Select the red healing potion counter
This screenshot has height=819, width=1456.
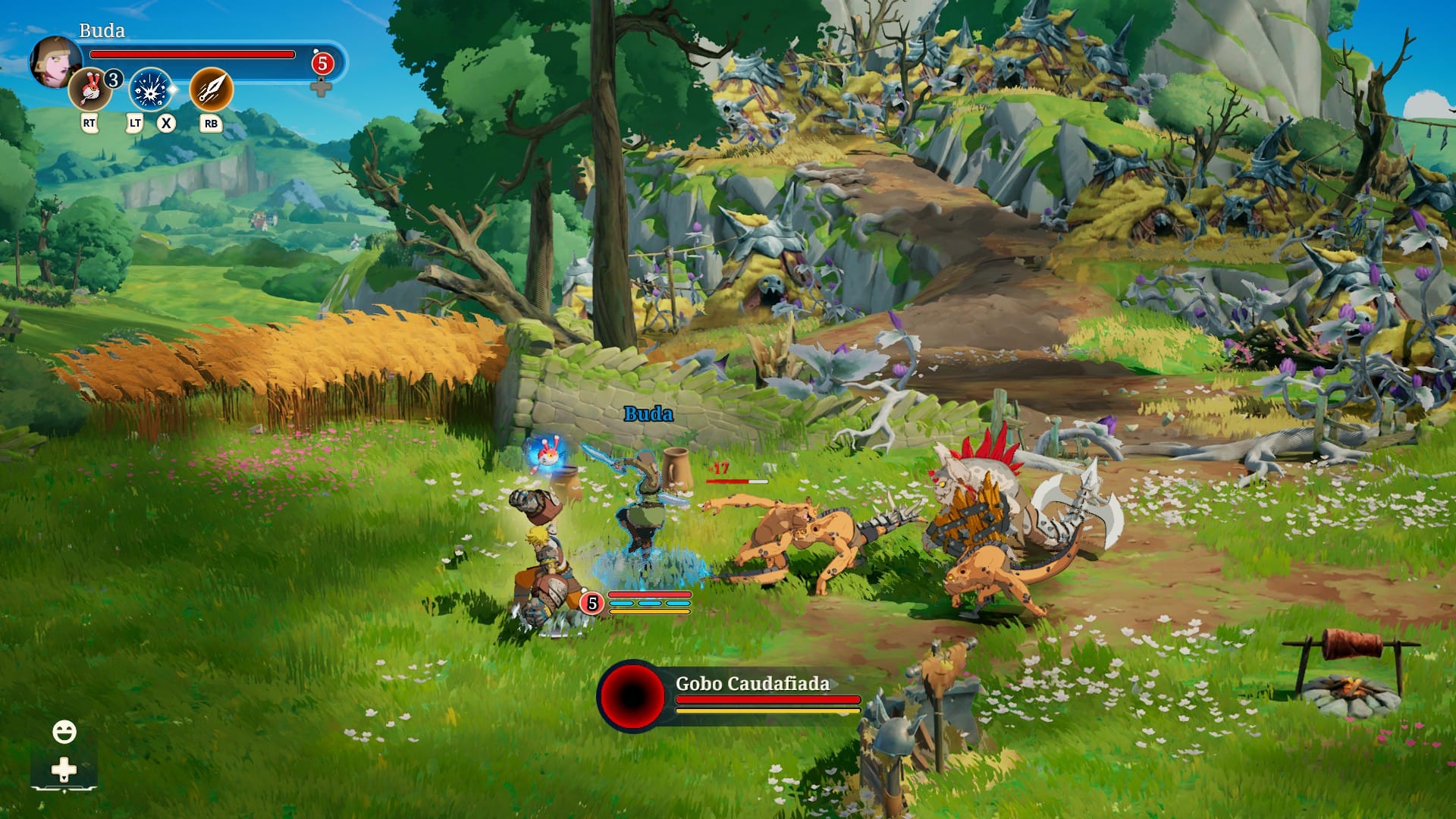(322, 64)
